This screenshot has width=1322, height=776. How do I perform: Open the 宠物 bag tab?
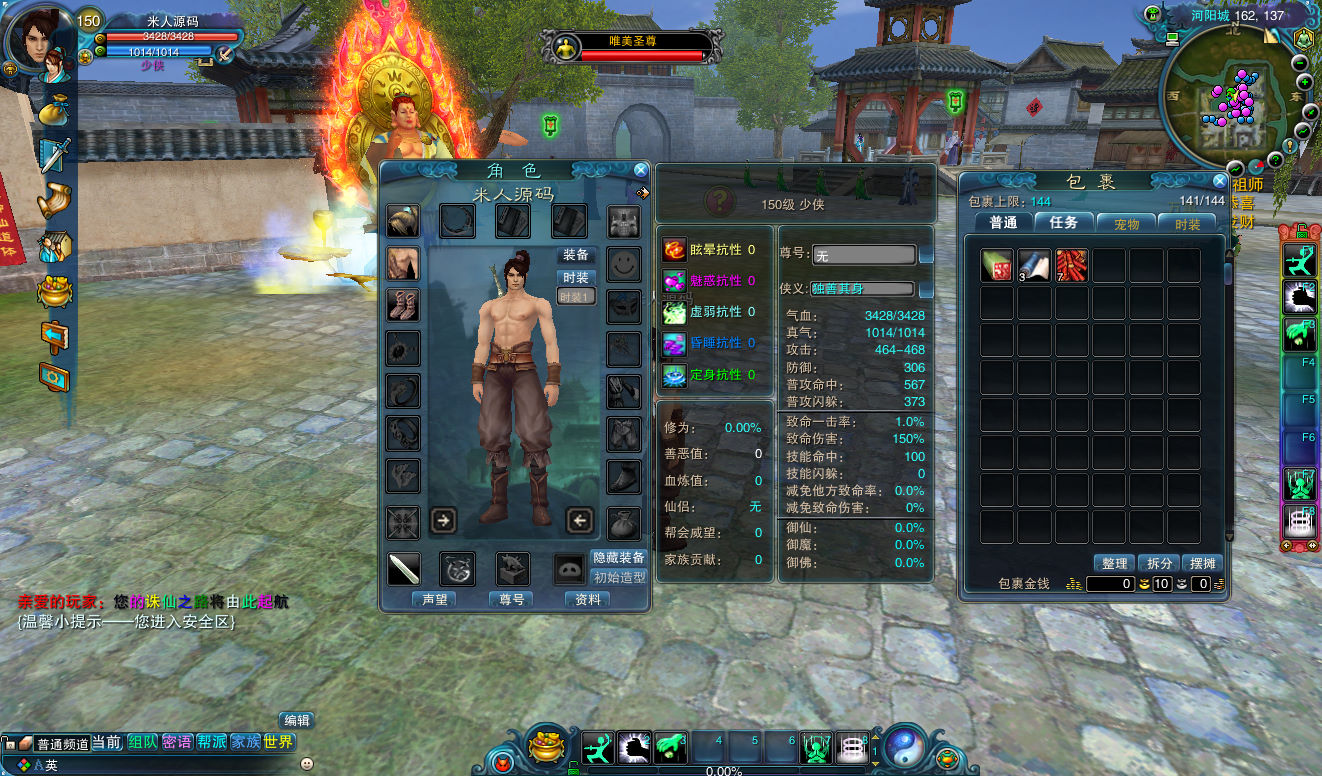(x=1126, y=224)
